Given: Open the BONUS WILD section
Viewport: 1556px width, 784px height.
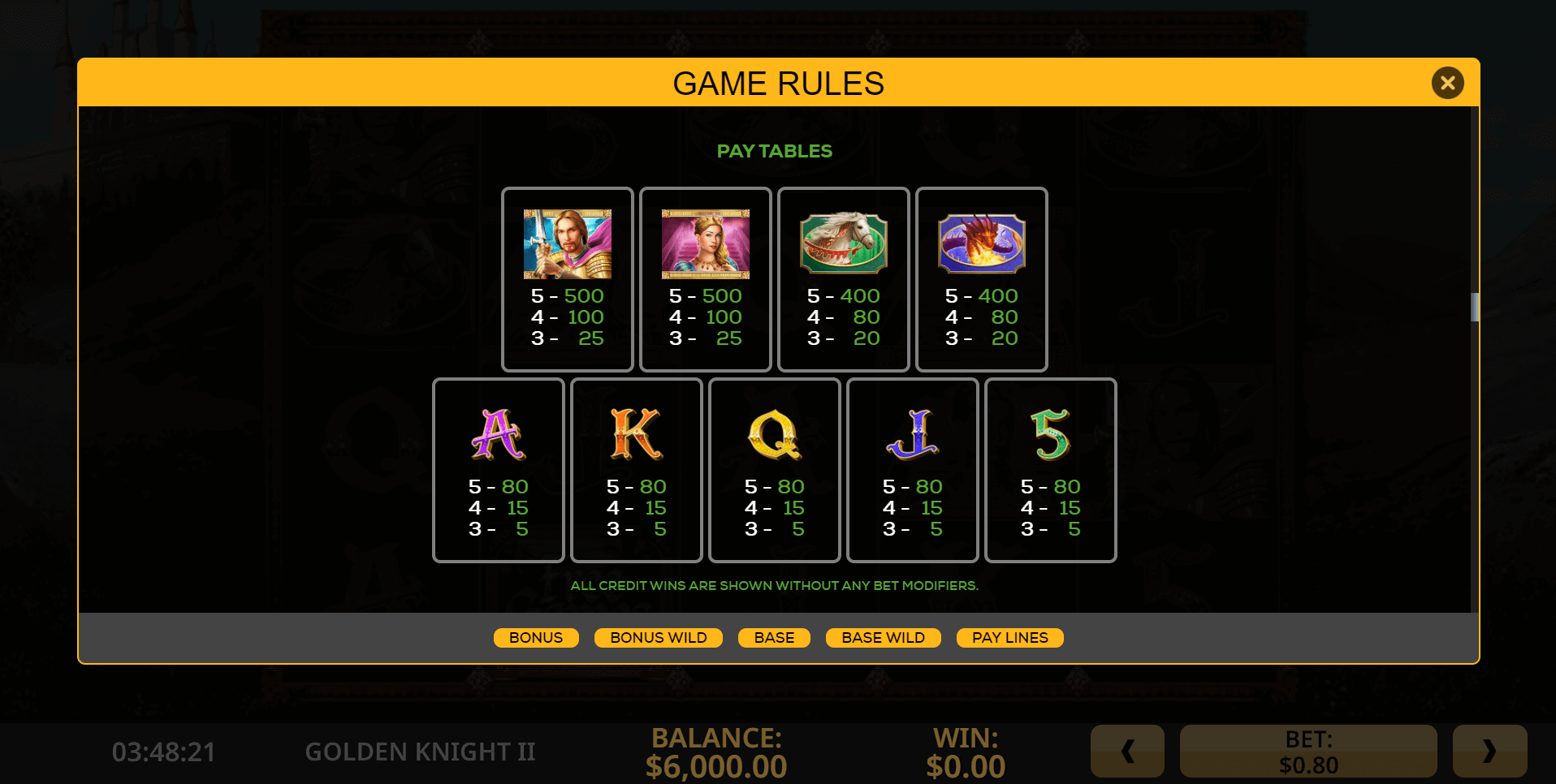Looking at the screenshot, I should (x=658, y=638).
